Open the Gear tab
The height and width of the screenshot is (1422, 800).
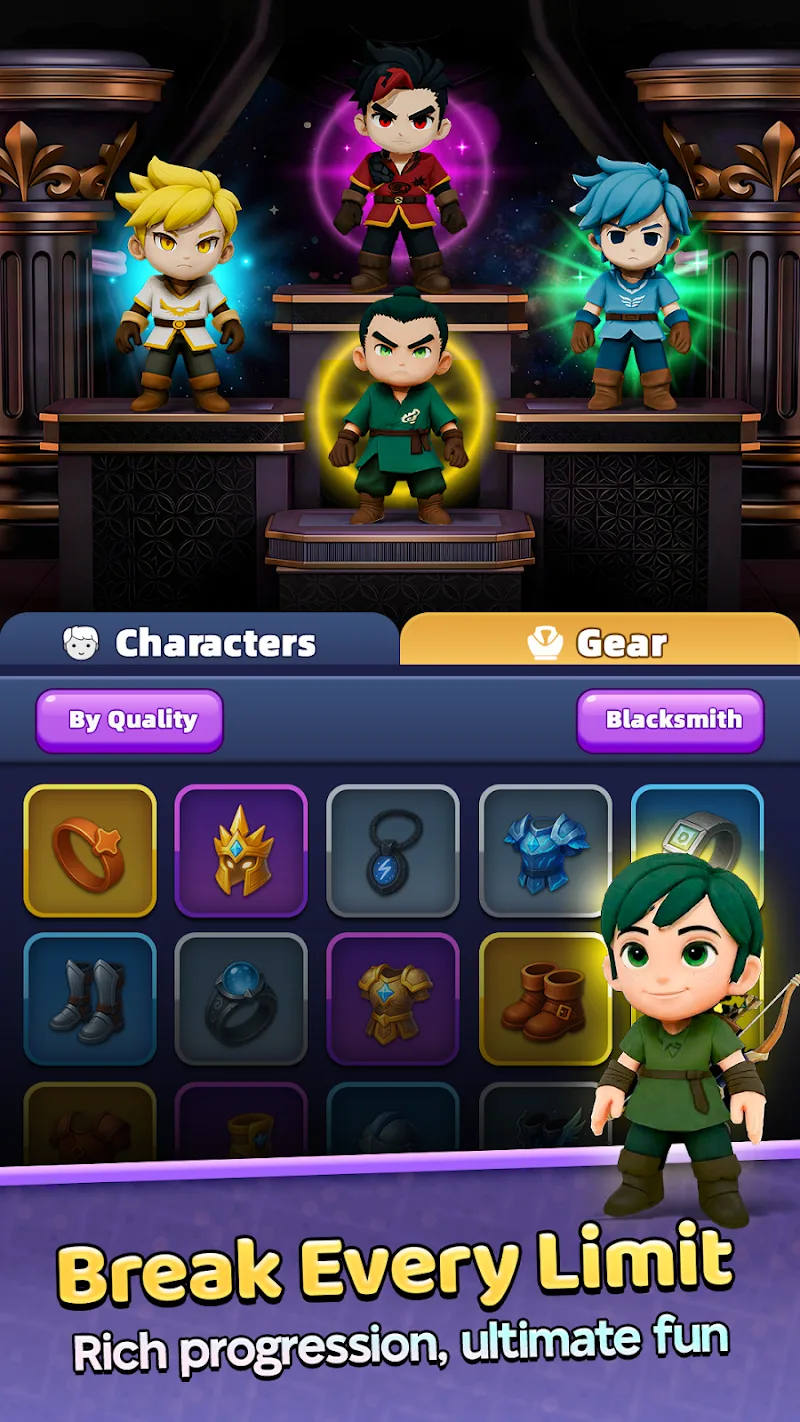pos(599,642)
